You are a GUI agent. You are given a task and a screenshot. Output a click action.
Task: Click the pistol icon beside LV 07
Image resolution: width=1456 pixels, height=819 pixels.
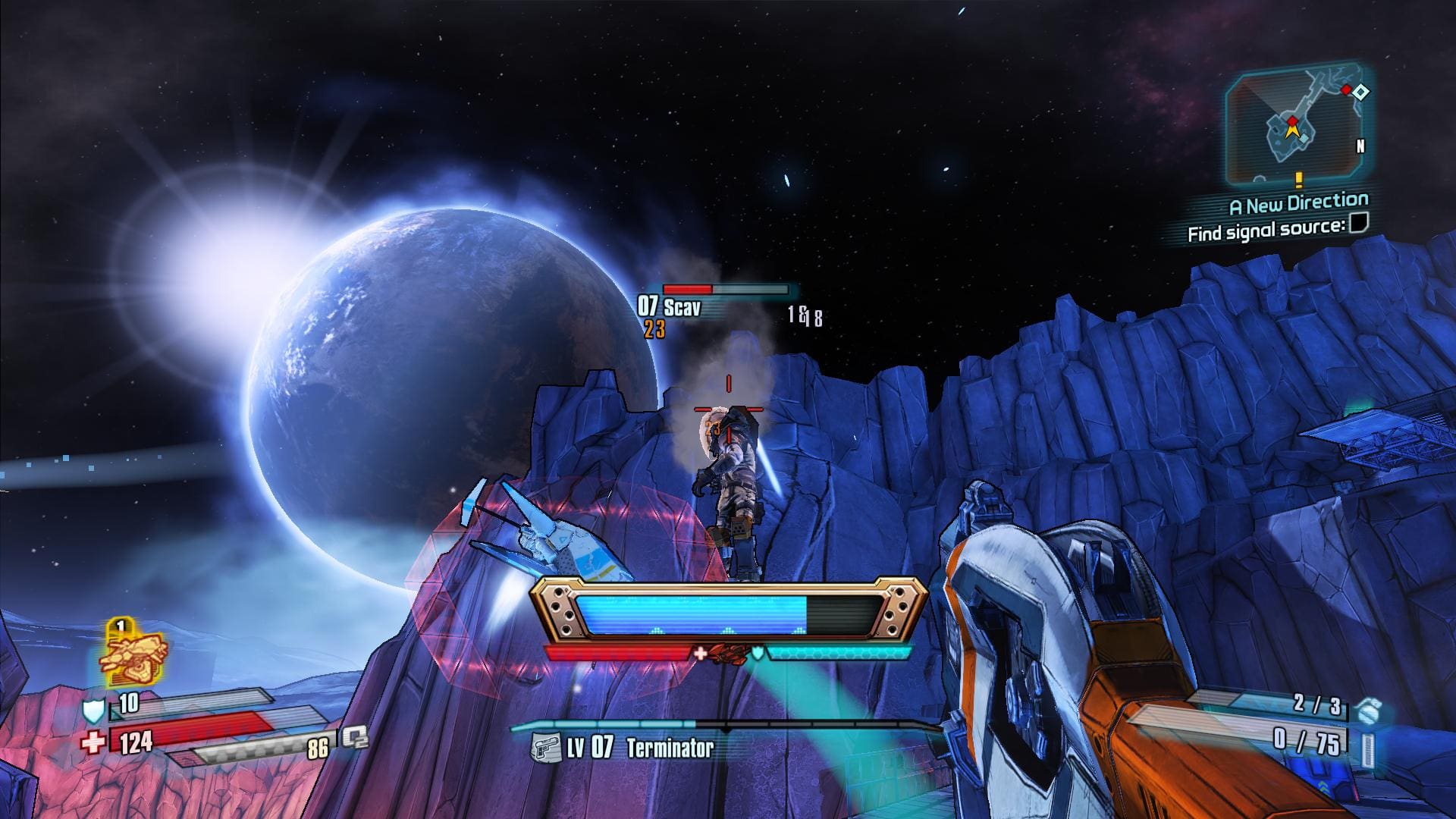(x=544, y=748)
